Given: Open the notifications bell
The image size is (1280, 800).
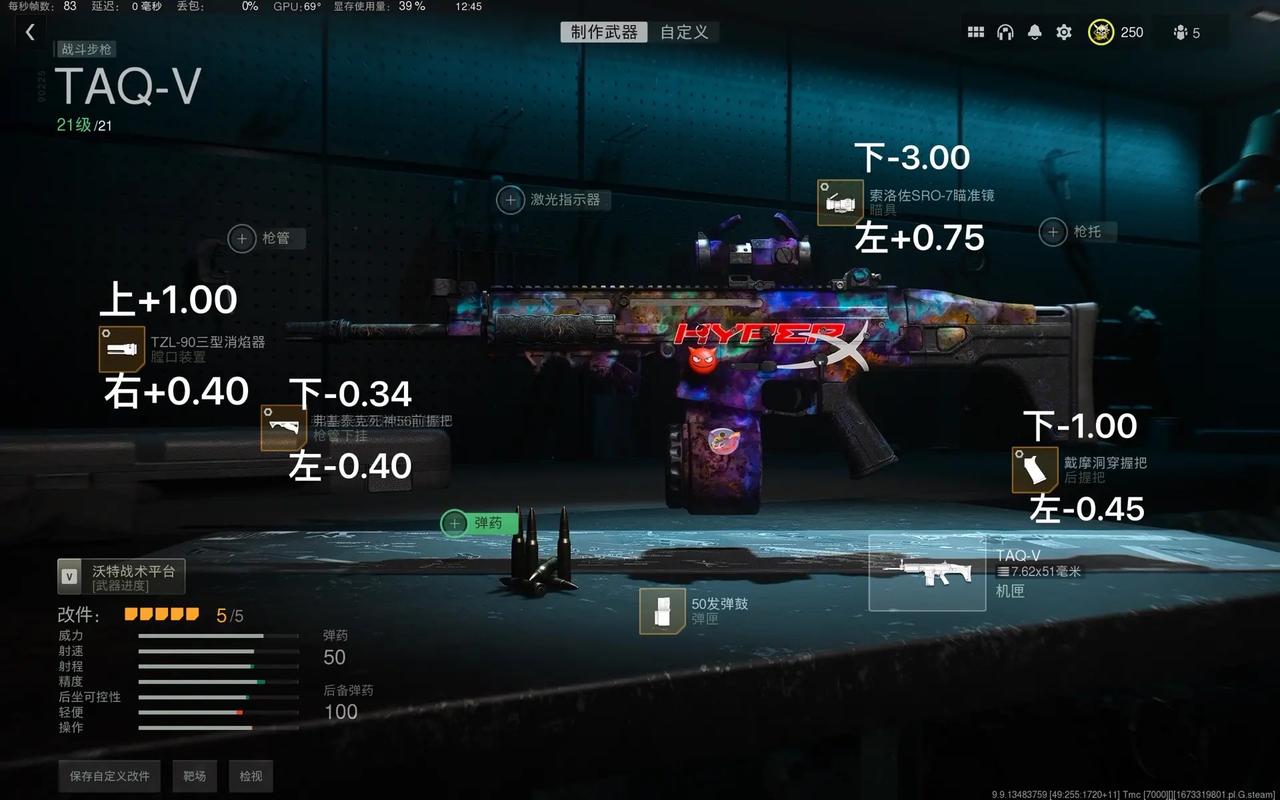Looking at the screenshot, I should click(1035, 32).
